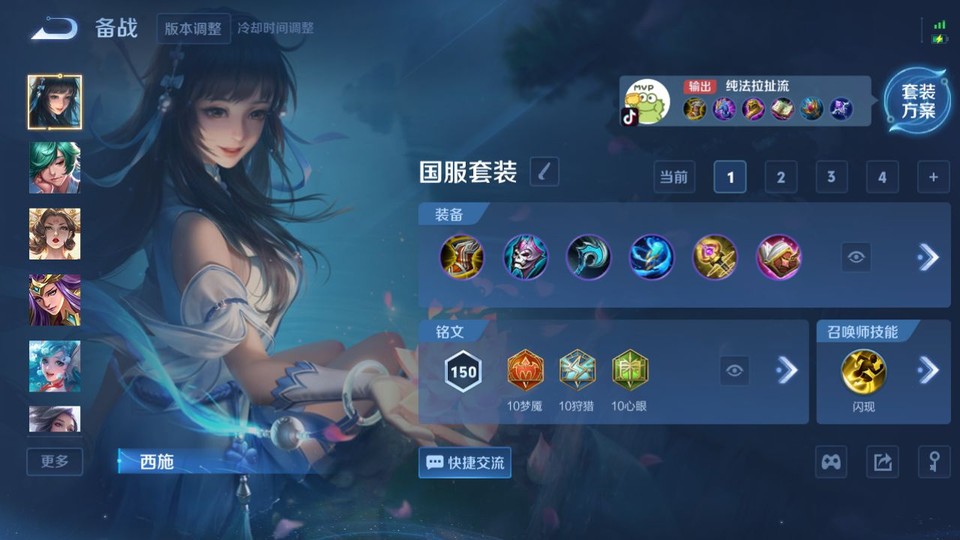Select the 10梦魇 rune icon
The image size is (960, 540).
[525, 370]
